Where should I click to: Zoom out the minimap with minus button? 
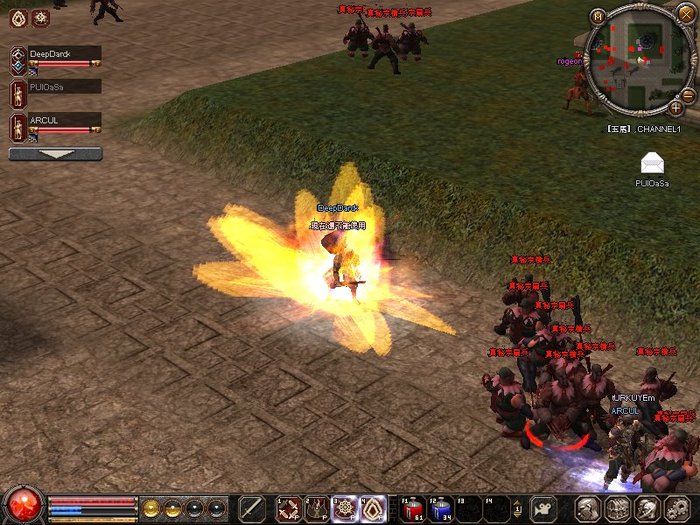[x=687, y=94]
